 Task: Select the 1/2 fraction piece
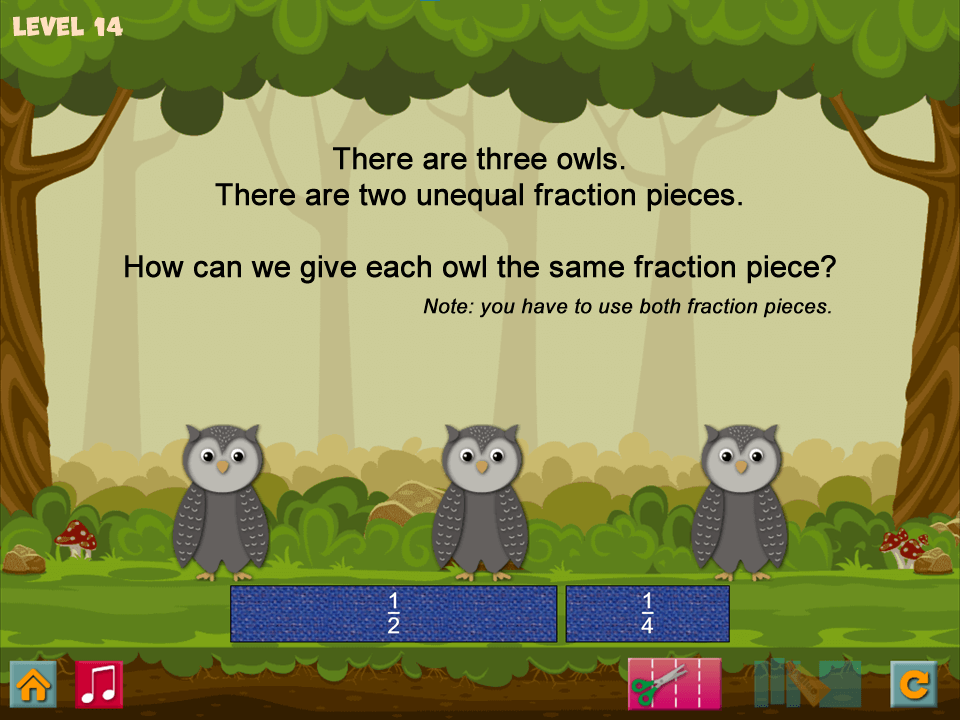(x=393, y=613)
